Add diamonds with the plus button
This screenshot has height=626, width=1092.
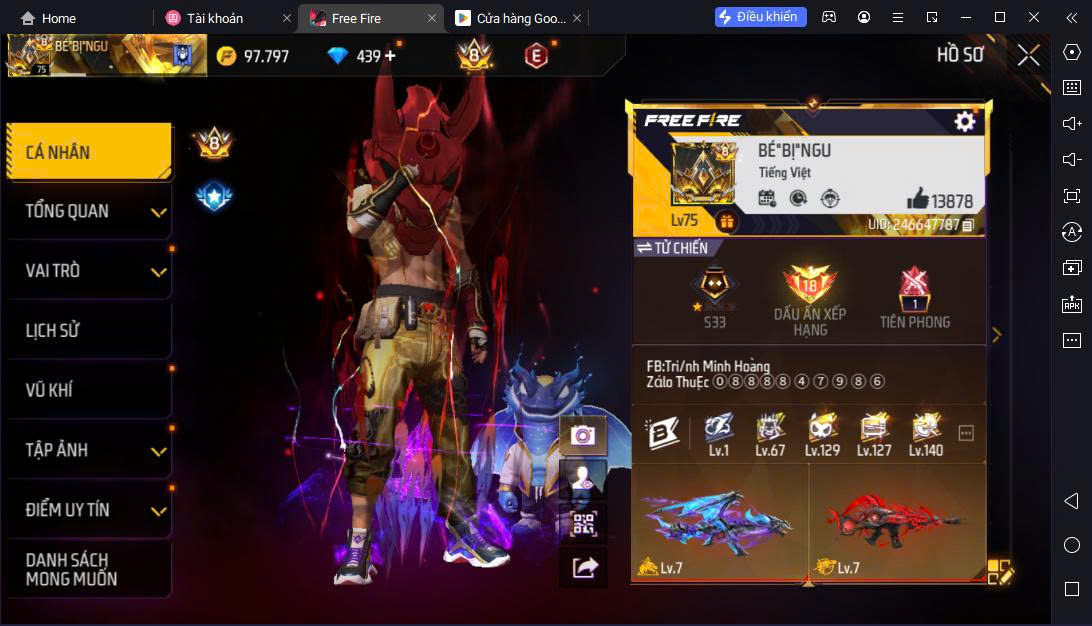[x=390, y=56]
